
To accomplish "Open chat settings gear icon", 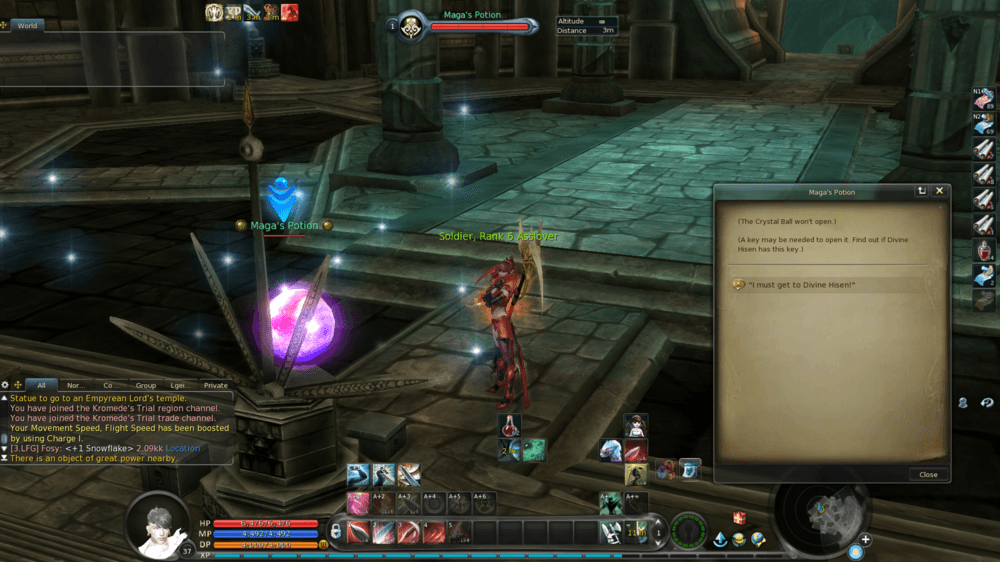I will pyautogui.click(x=5, y=385).
